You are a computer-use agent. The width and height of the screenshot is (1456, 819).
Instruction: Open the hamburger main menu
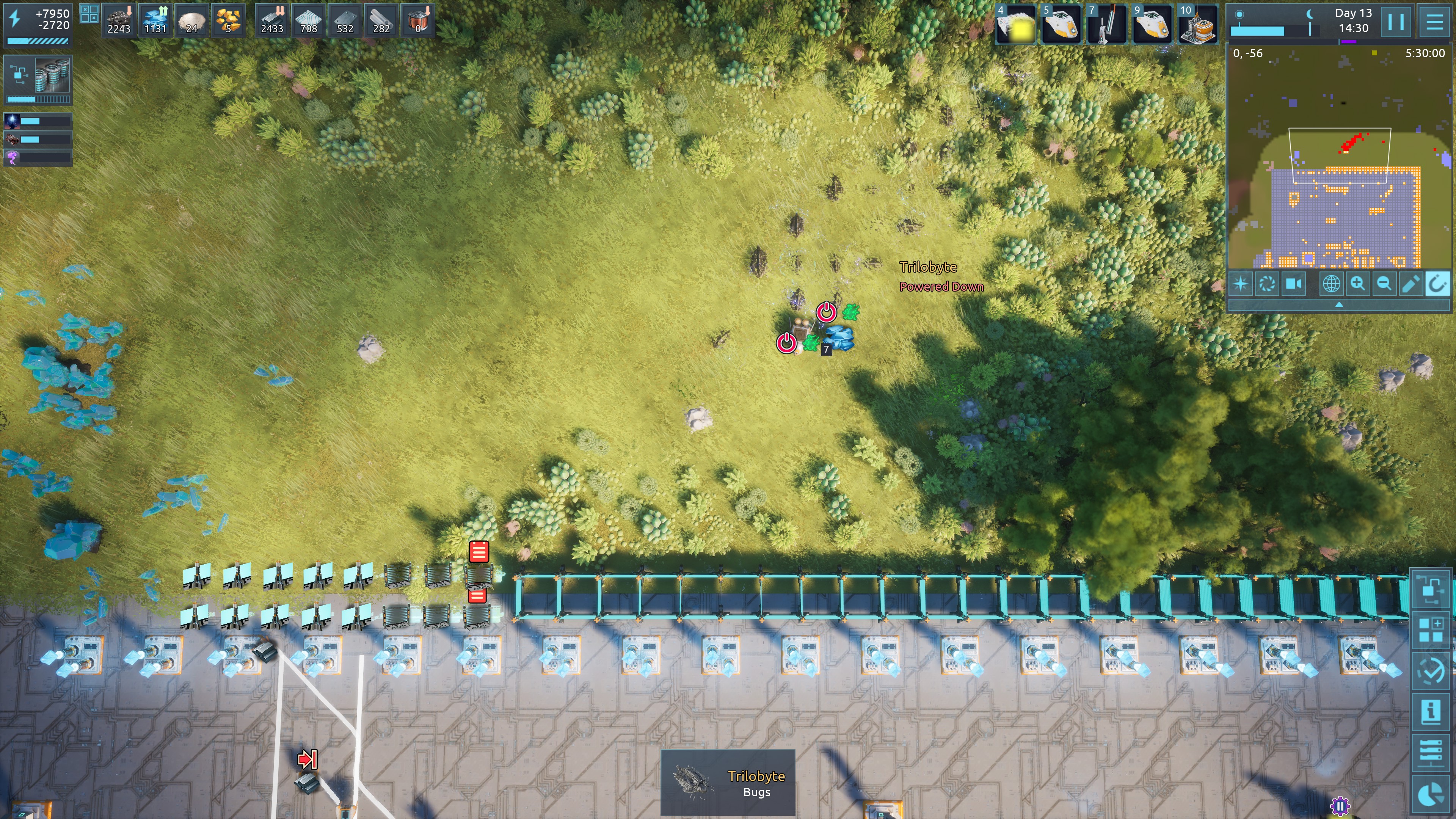1434,22
